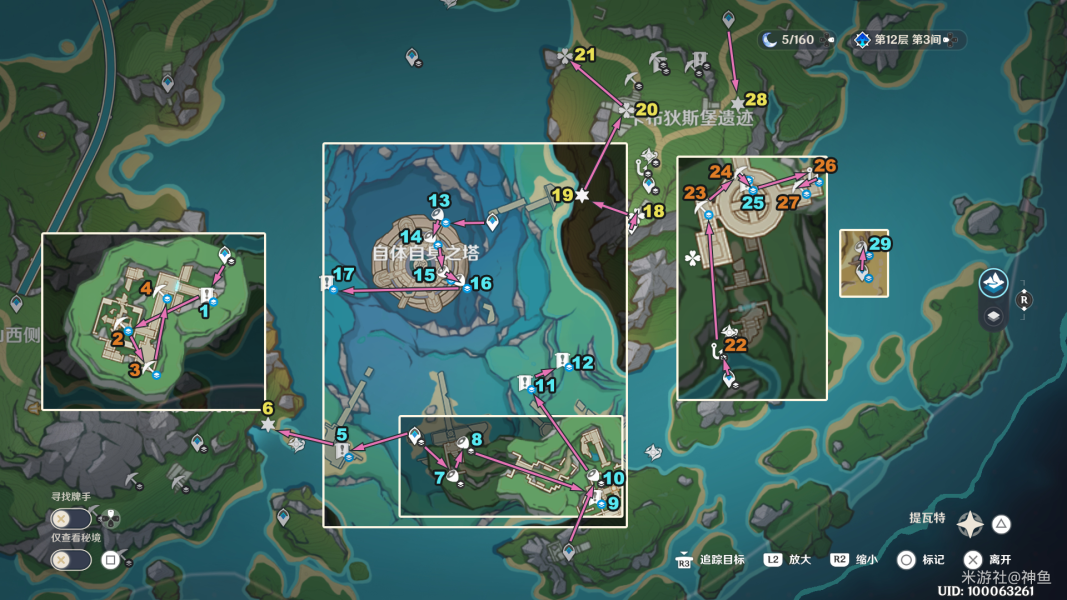Select the teleport waypoint below marker 22

click(x=729, y=379)
